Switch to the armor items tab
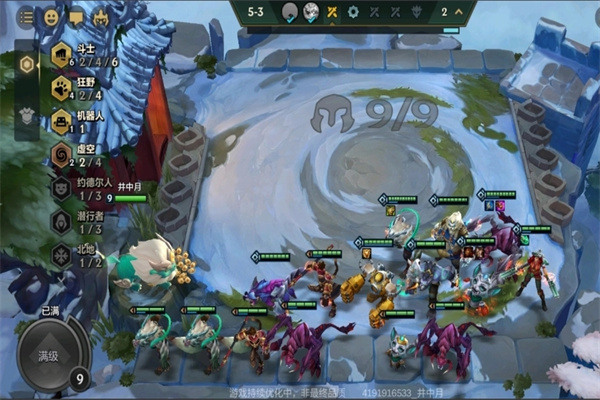The image size is (600, 400). click(27, 115)
